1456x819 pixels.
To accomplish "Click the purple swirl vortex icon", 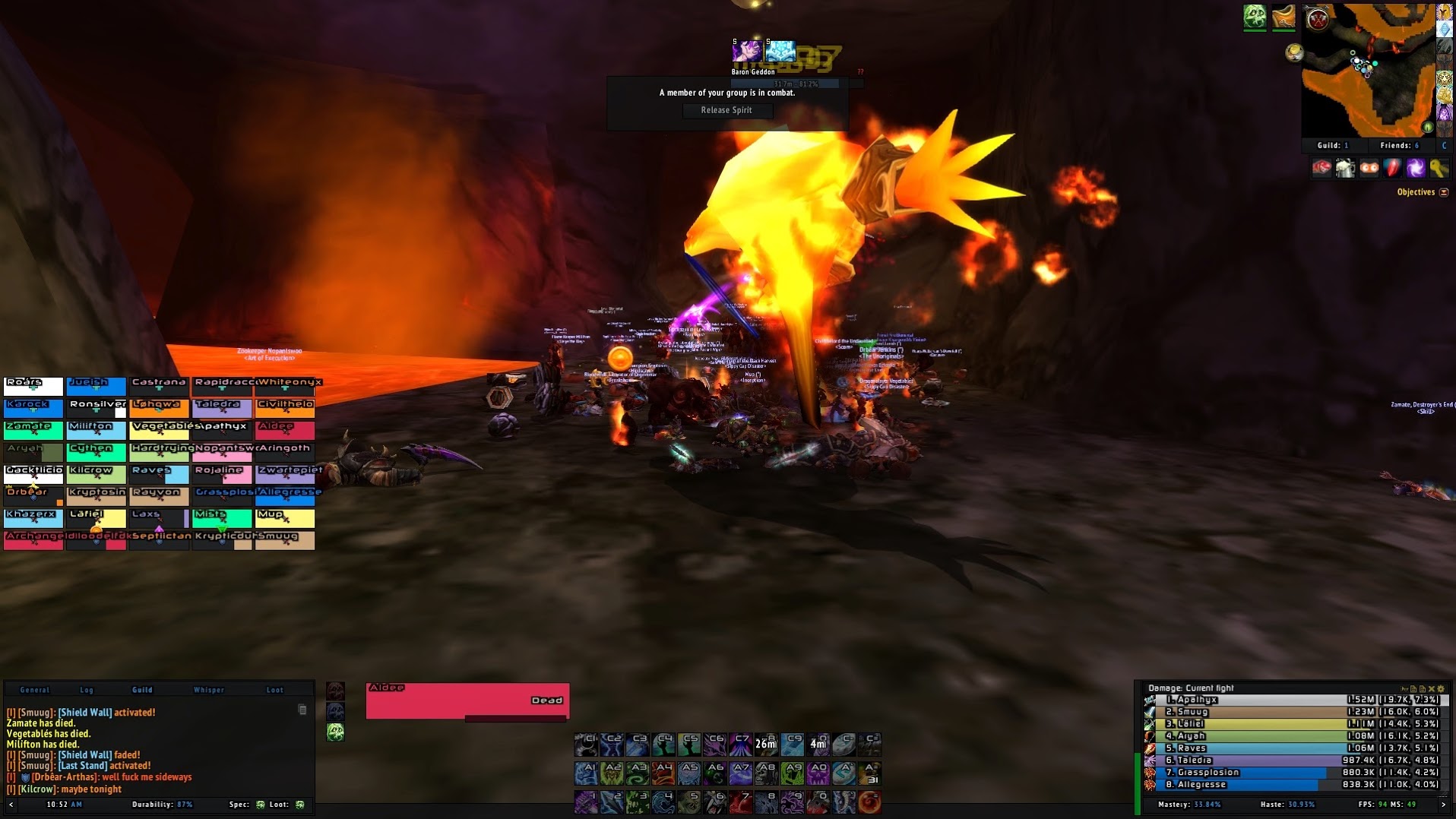I will pyautogui.click(x=1415, y=169).
